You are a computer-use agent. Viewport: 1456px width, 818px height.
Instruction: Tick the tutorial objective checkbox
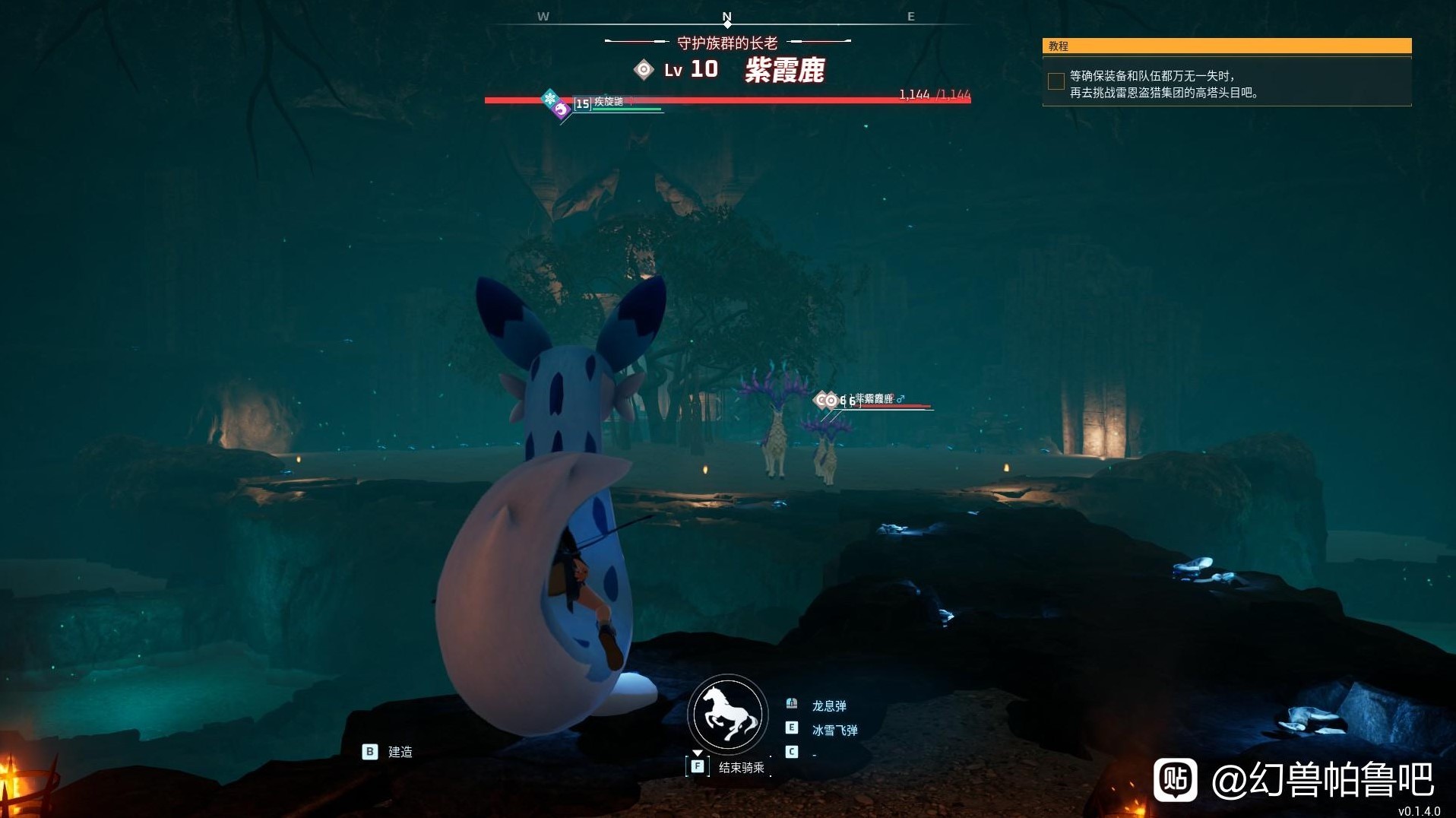click(x=1056, y=82)
